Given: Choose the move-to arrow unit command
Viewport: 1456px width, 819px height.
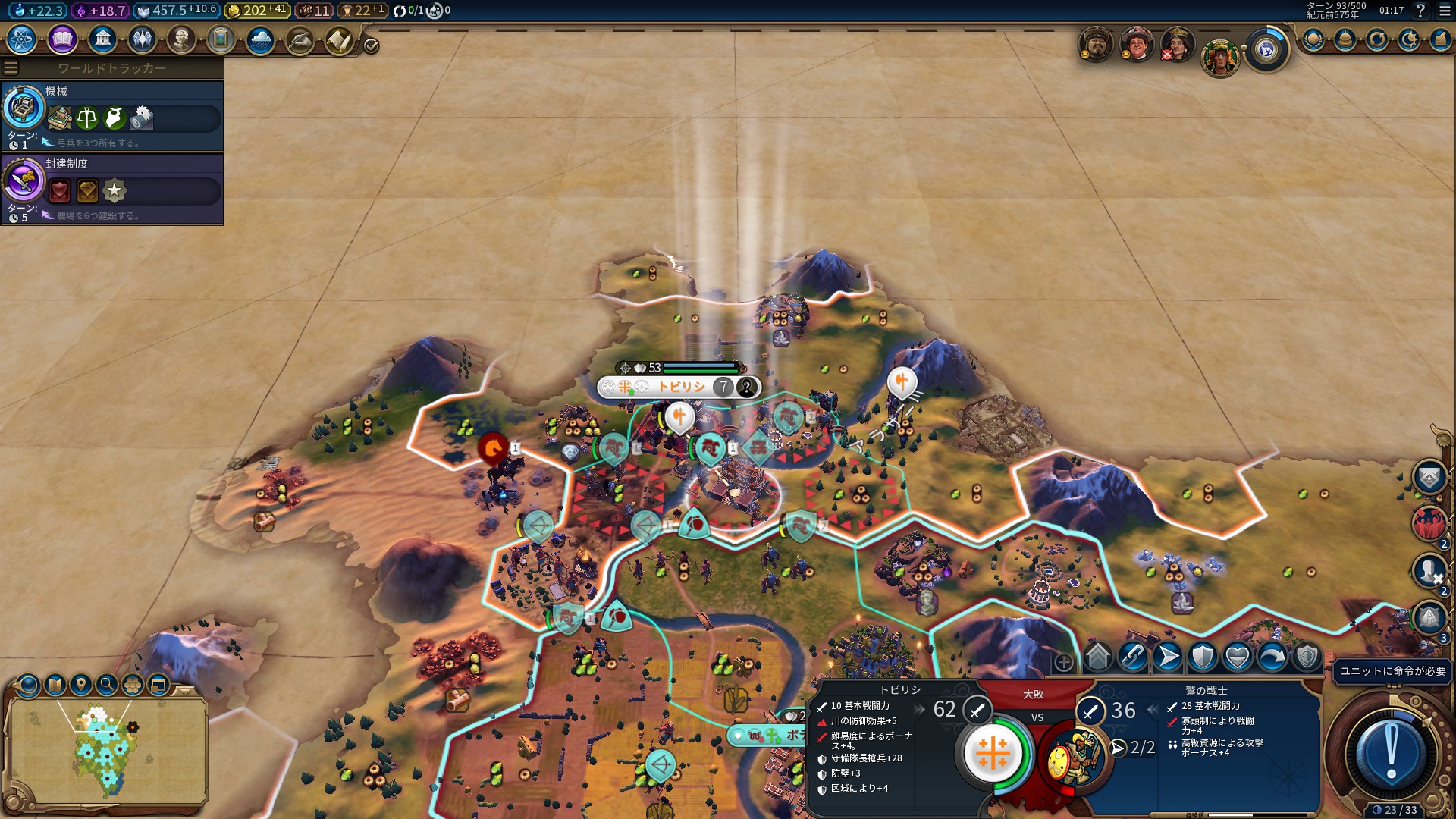Looking at the screenshot, I should (x=1168, y=657).
